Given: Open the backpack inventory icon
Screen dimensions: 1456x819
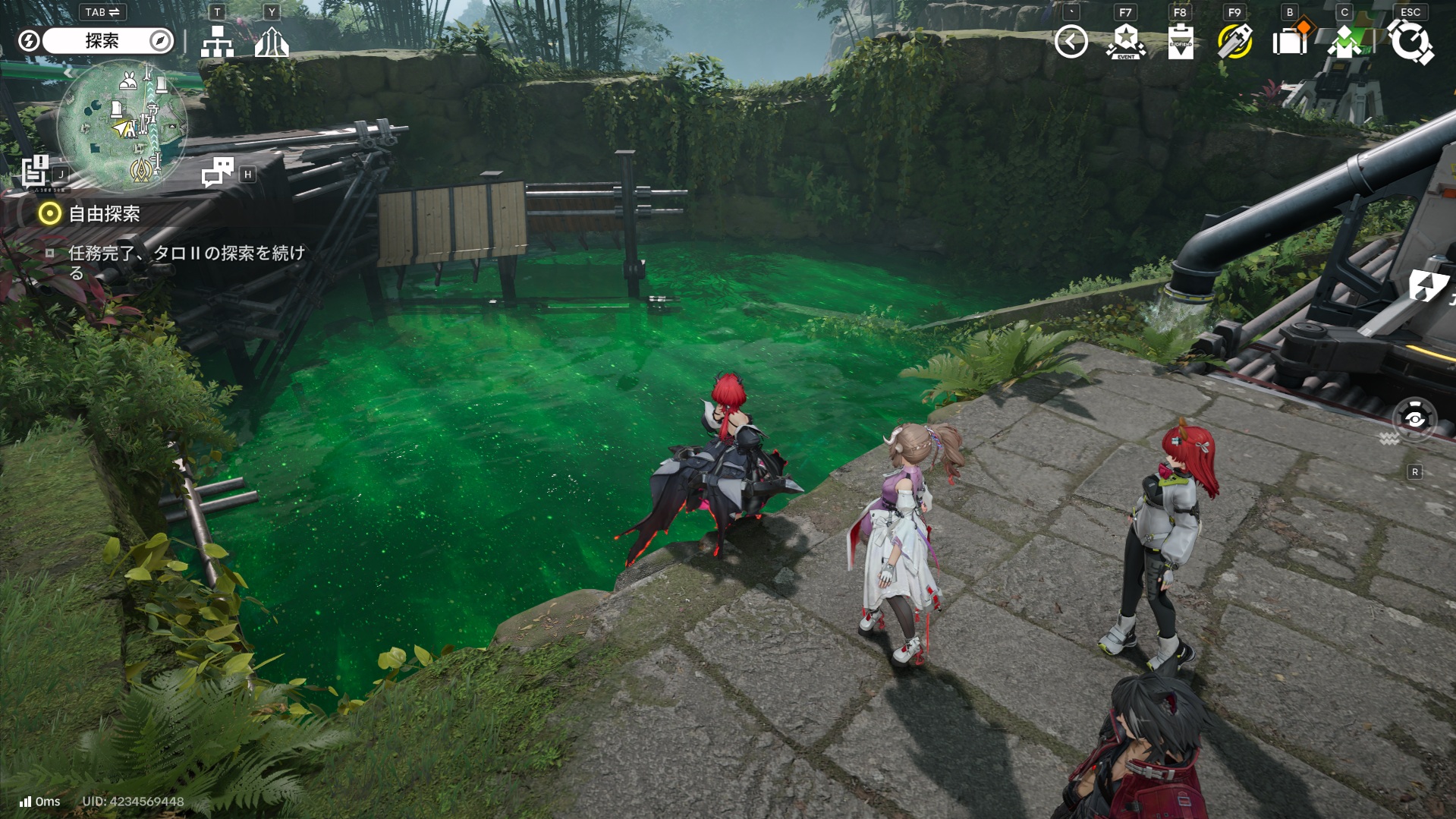Looking at the screenshot, I should pos(1289,42).
